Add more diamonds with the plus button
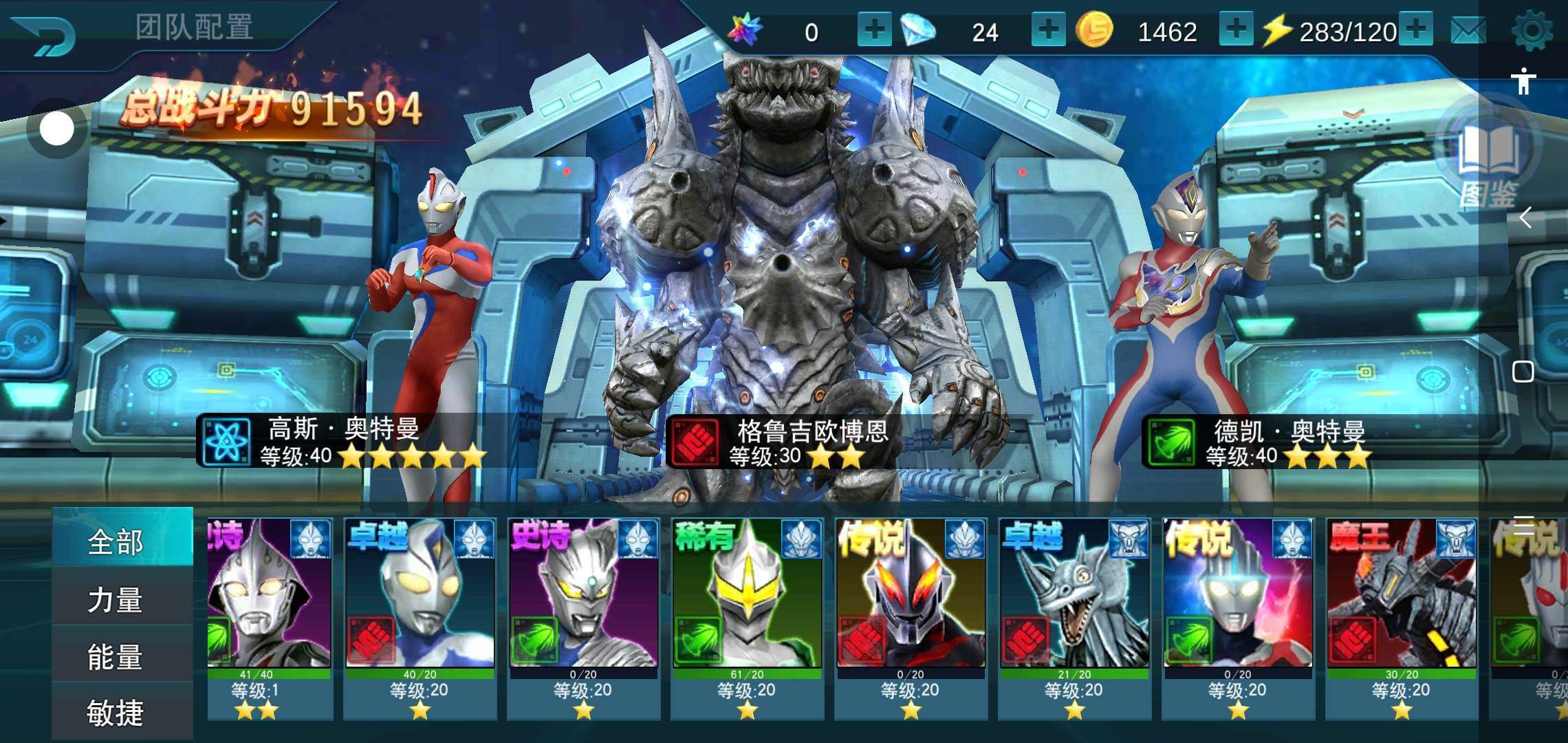1568x743 pixels. (x=1048, y=30)
